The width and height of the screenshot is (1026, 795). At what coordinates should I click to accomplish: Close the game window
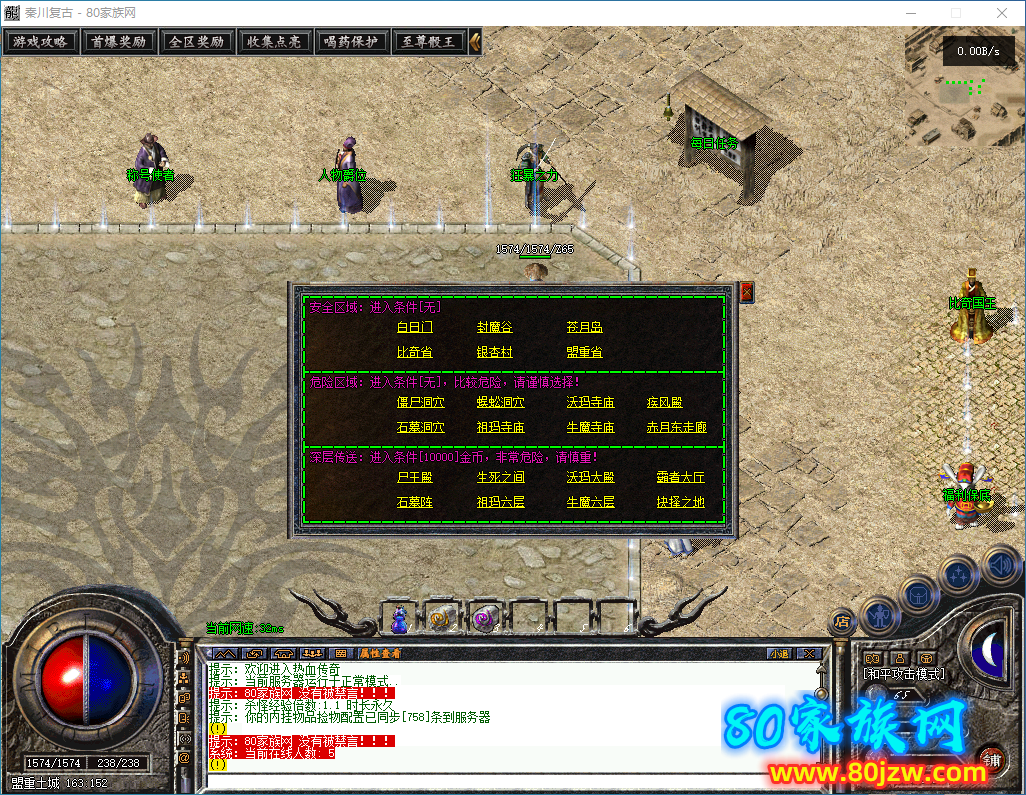pyautogui.click(x=1002, y=12)
